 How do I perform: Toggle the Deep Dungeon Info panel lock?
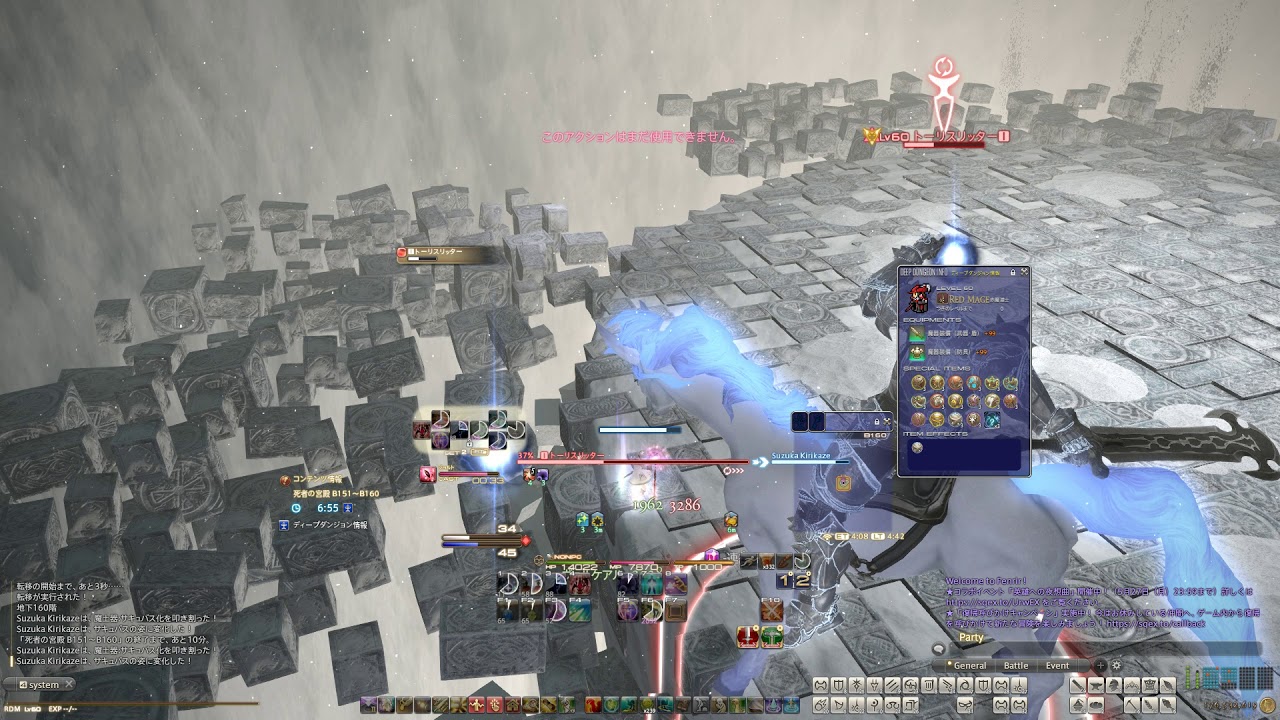(1013, 272)
